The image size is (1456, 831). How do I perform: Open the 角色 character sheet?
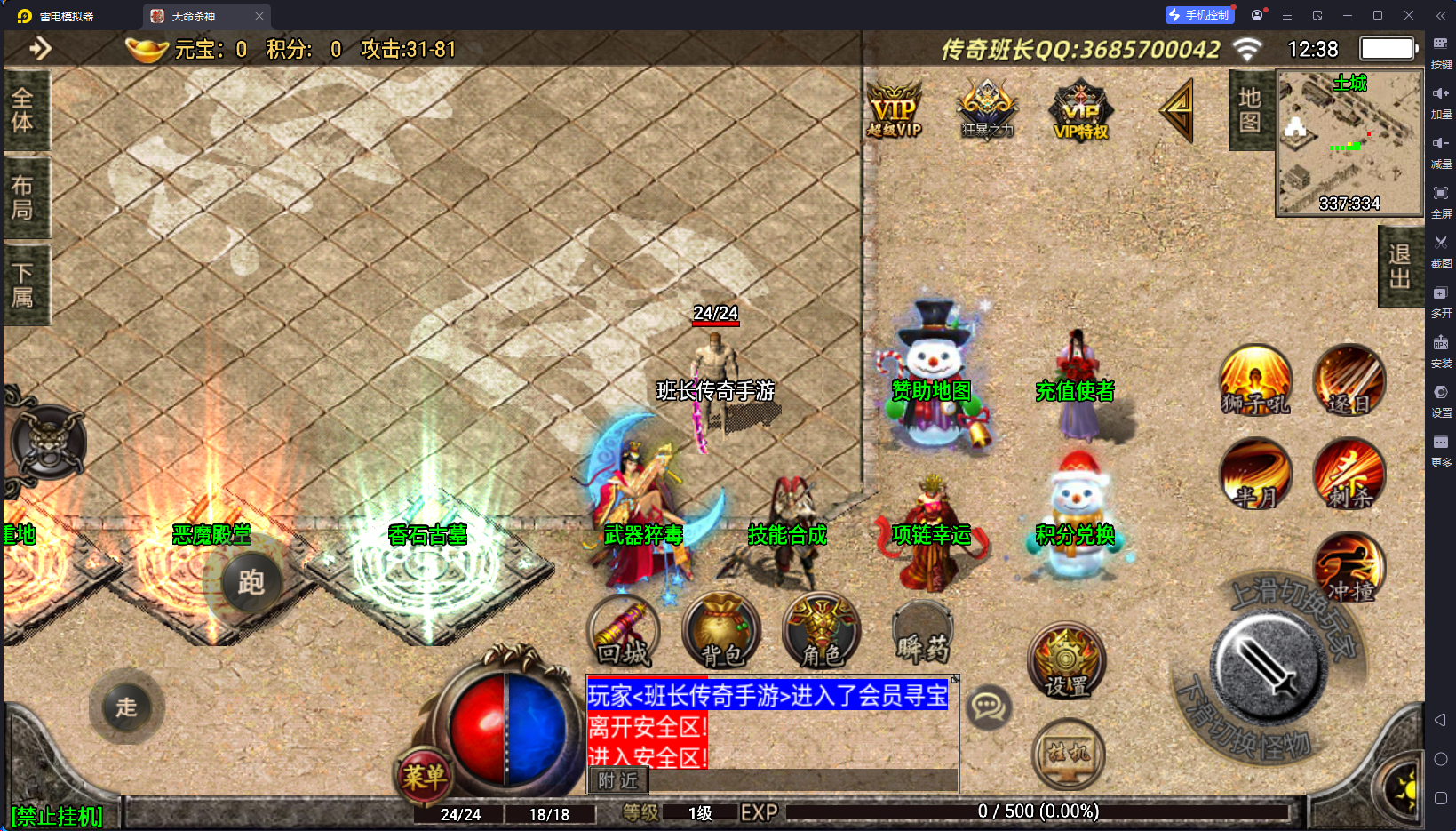click(821, 632)
